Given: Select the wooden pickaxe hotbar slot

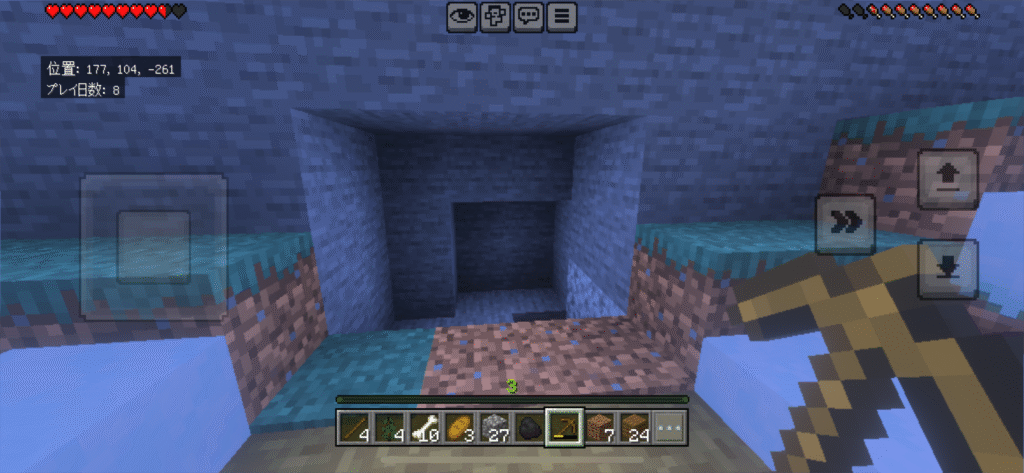Looking at the screenshot, I should [x=565, y=427].
